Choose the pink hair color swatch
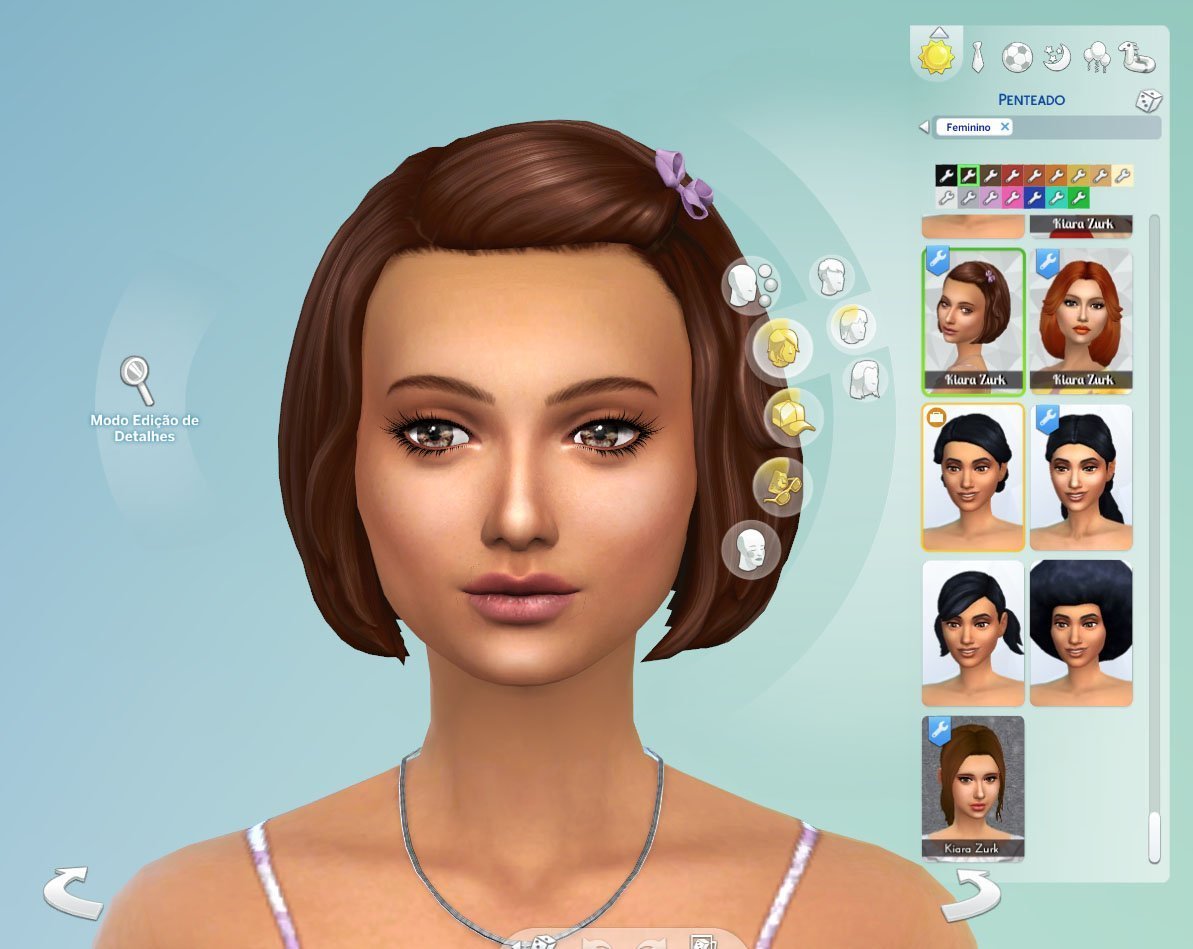Screen dimensions: 1193x949 click(1012, 198)
